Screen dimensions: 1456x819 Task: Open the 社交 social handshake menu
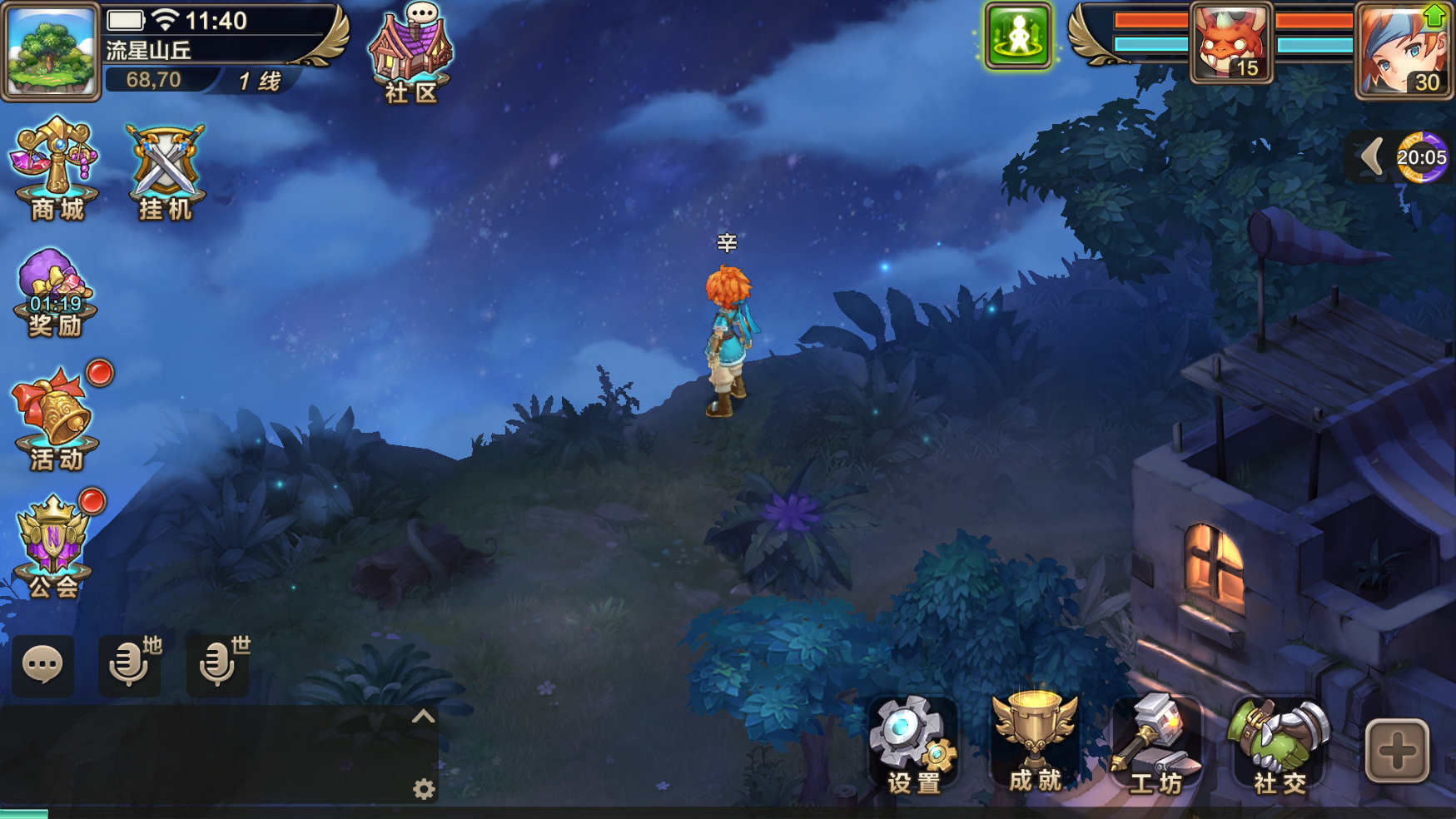point(1279,743)
